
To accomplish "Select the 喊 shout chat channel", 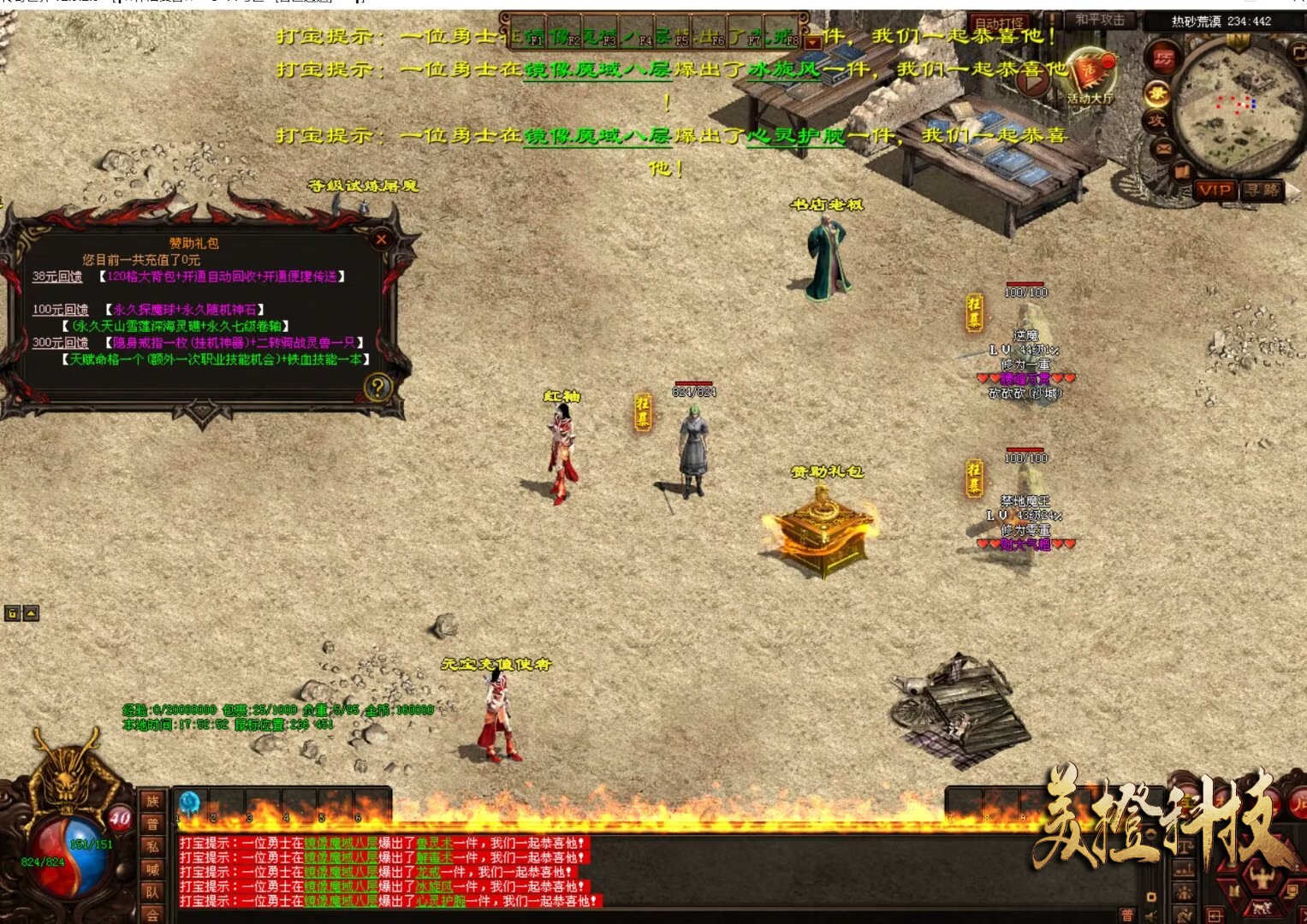I will 152,869.
